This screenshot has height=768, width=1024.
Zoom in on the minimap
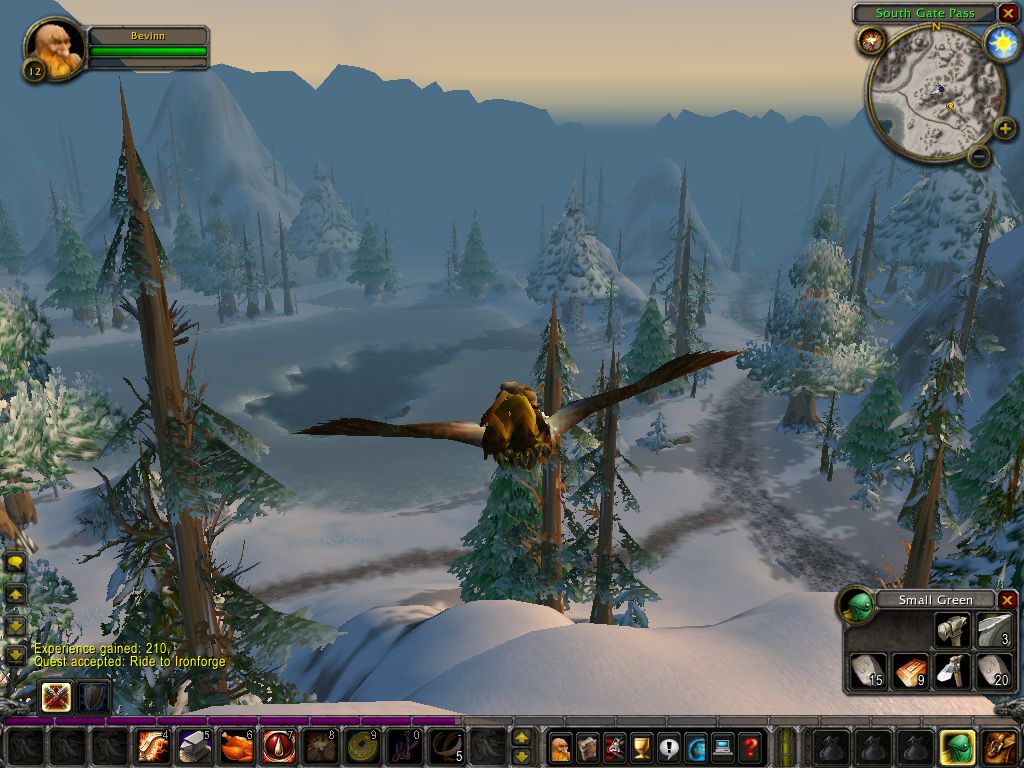tap(1006, 129)
